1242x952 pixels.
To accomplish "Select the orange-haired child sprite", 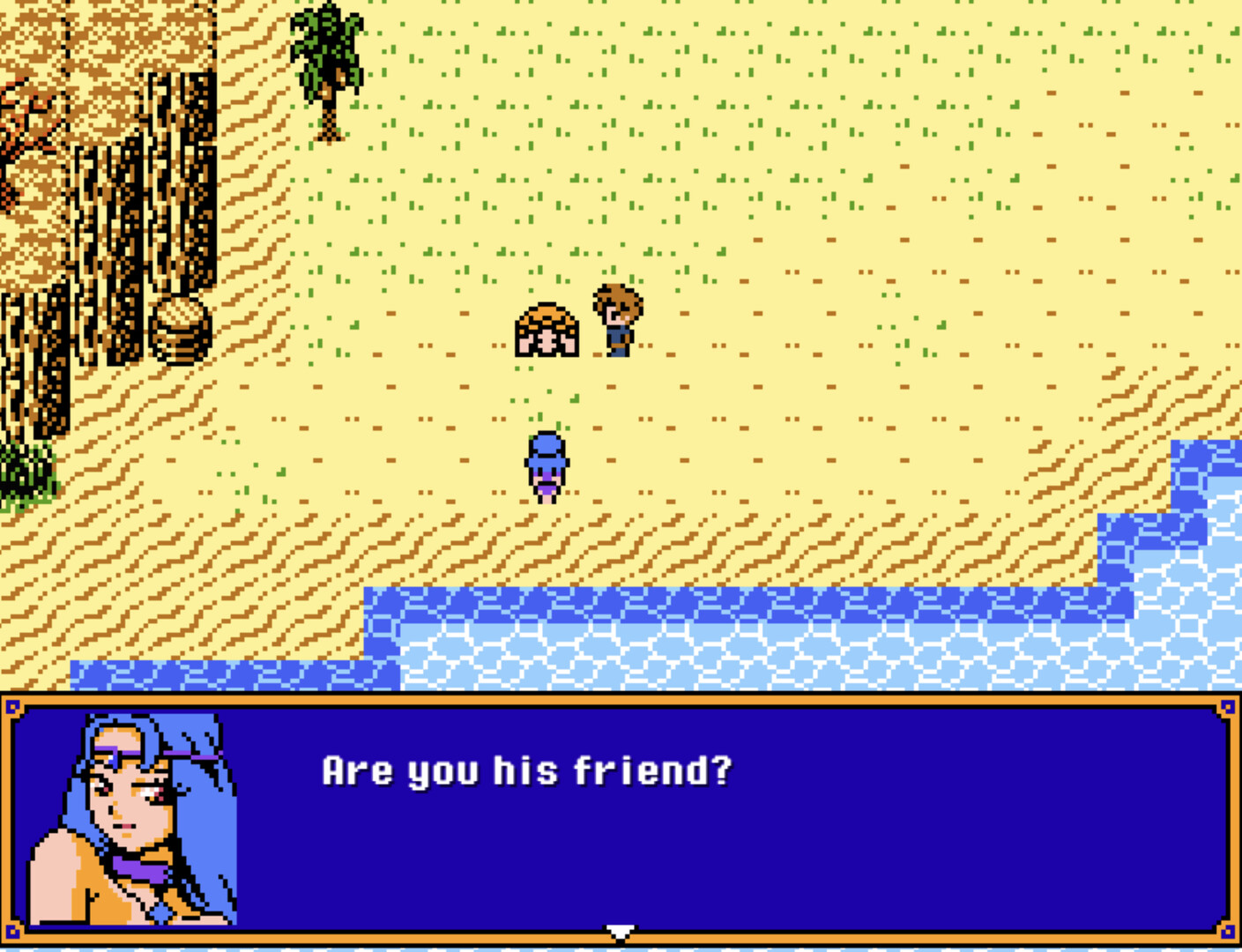I will [x=545, y=331].
